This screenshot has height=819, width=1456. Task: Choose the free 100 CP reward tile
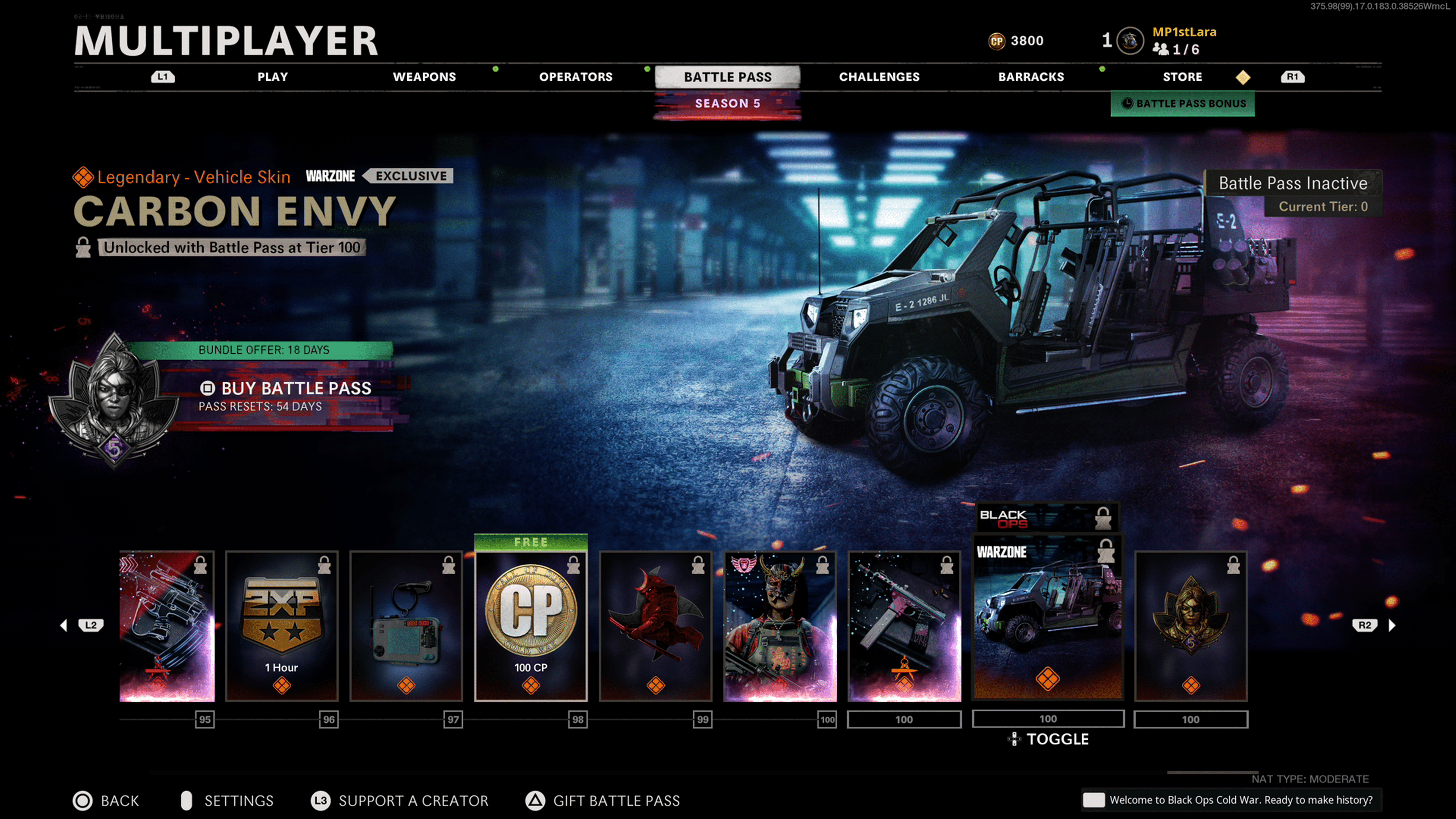coord(531,626)
